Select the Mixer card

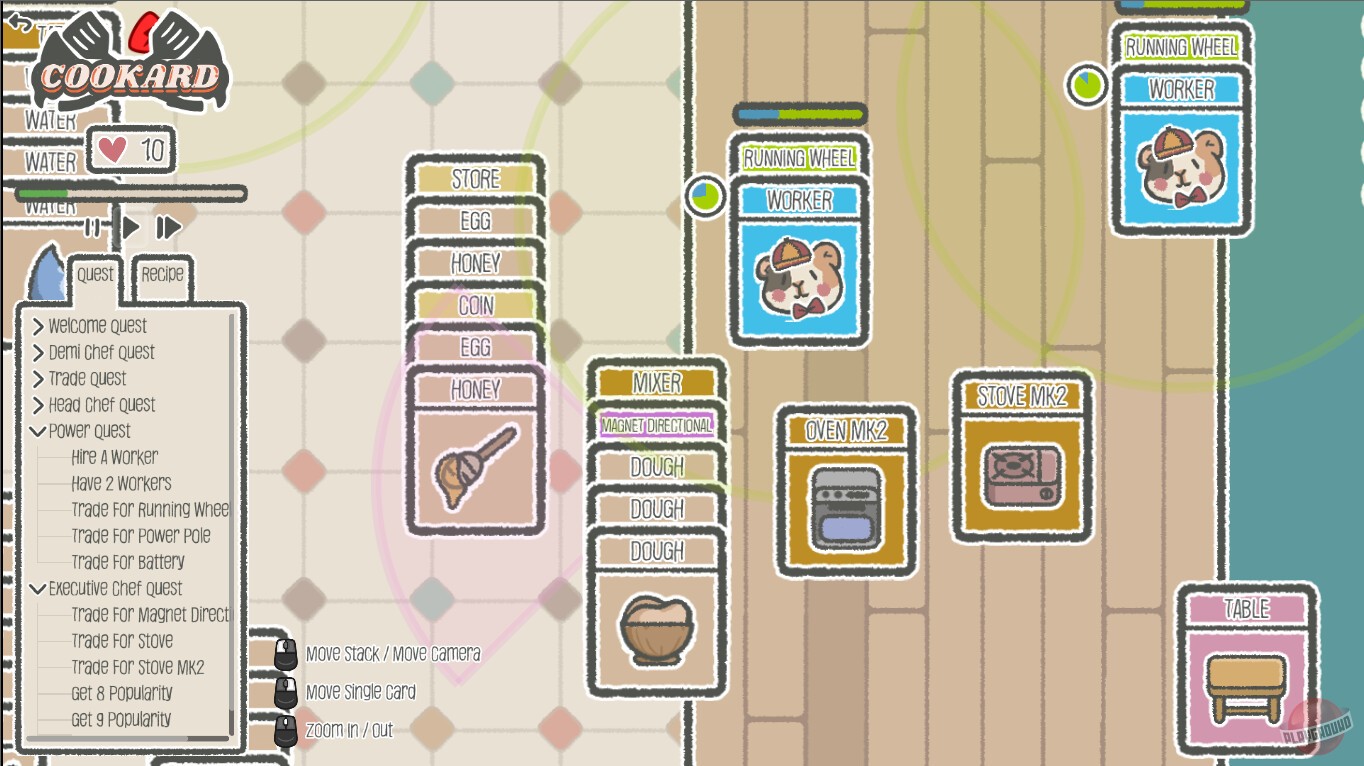click(656, 383)
